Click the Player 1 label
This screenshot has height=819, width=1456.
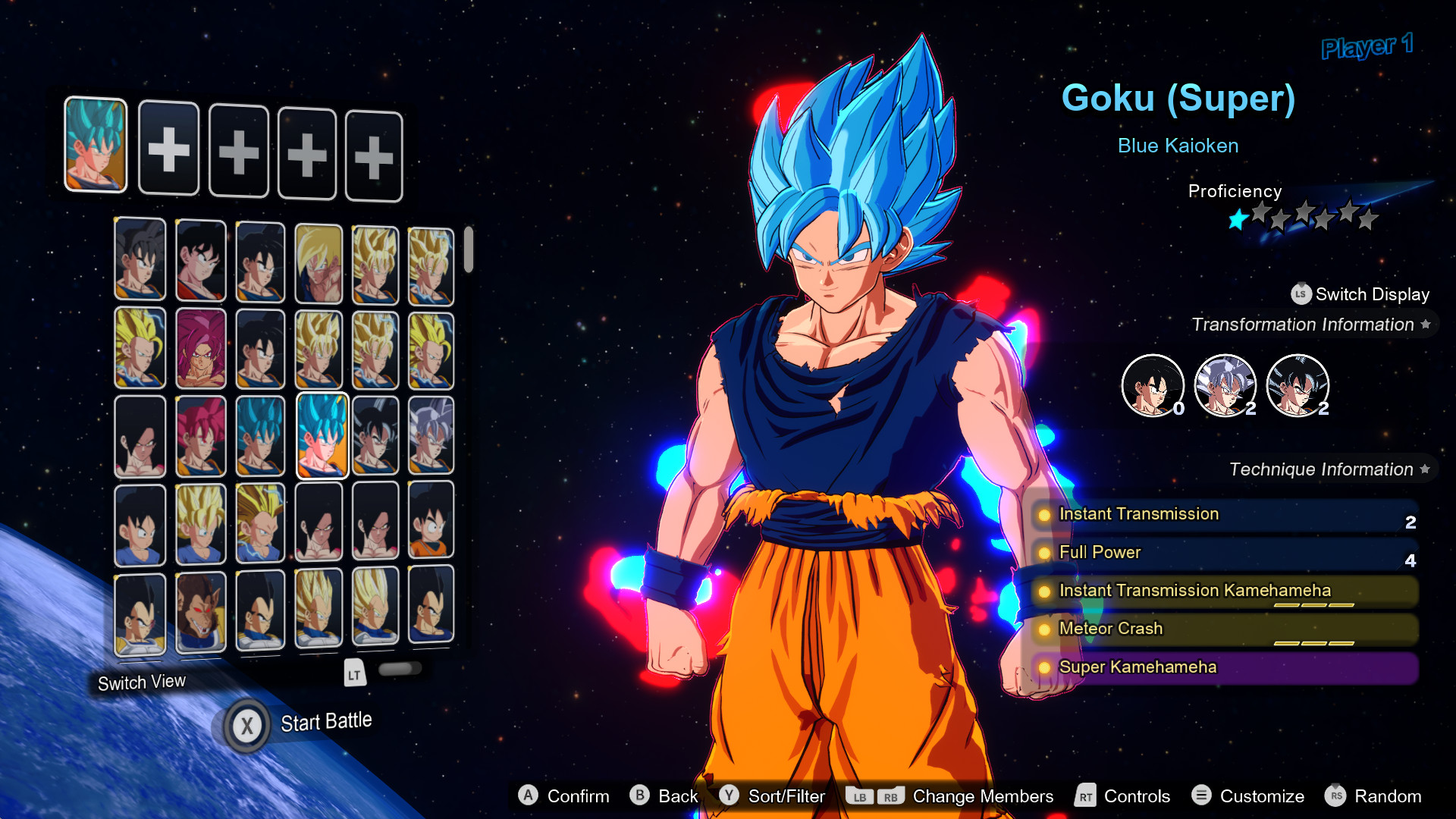[x=1367, y=48]
